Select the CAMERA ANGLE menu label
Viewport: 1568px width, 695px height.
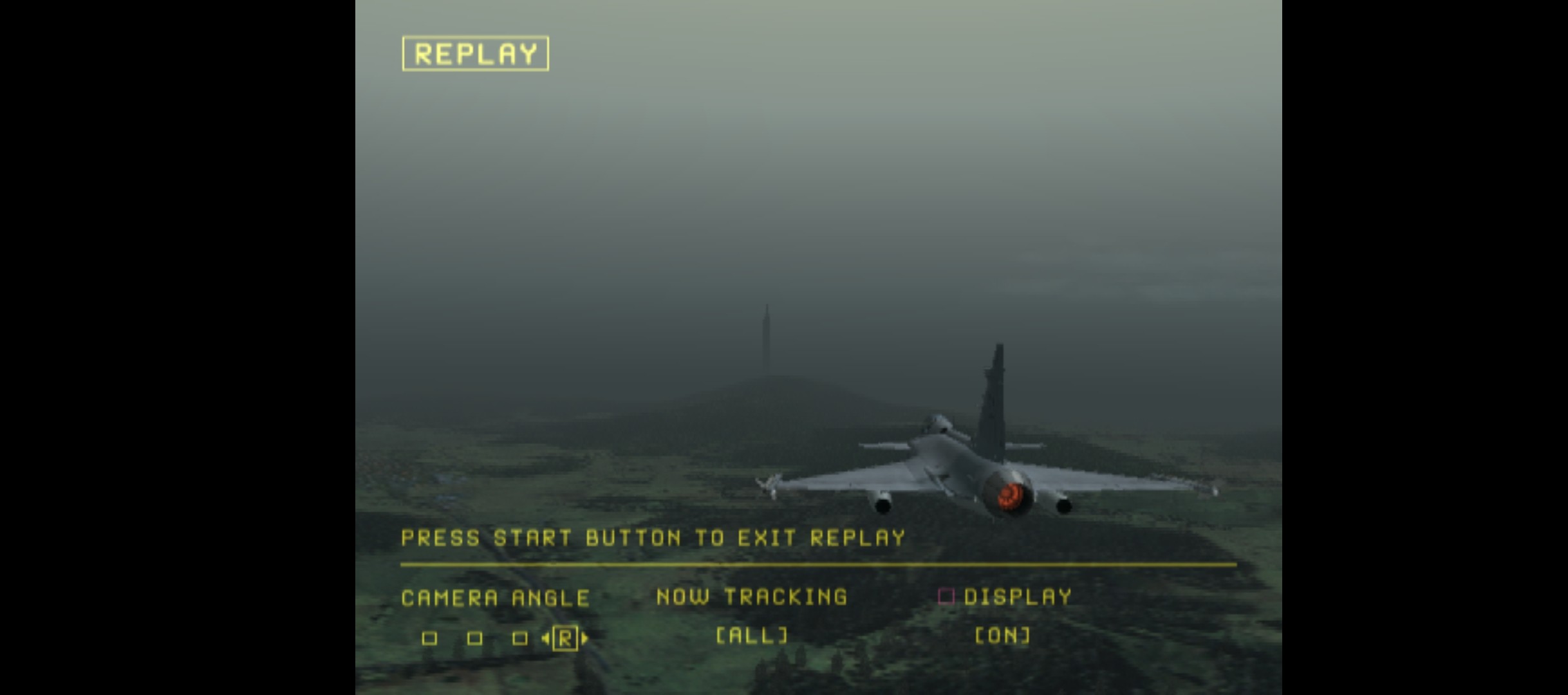pyautogui.click(x=494, y=597)
